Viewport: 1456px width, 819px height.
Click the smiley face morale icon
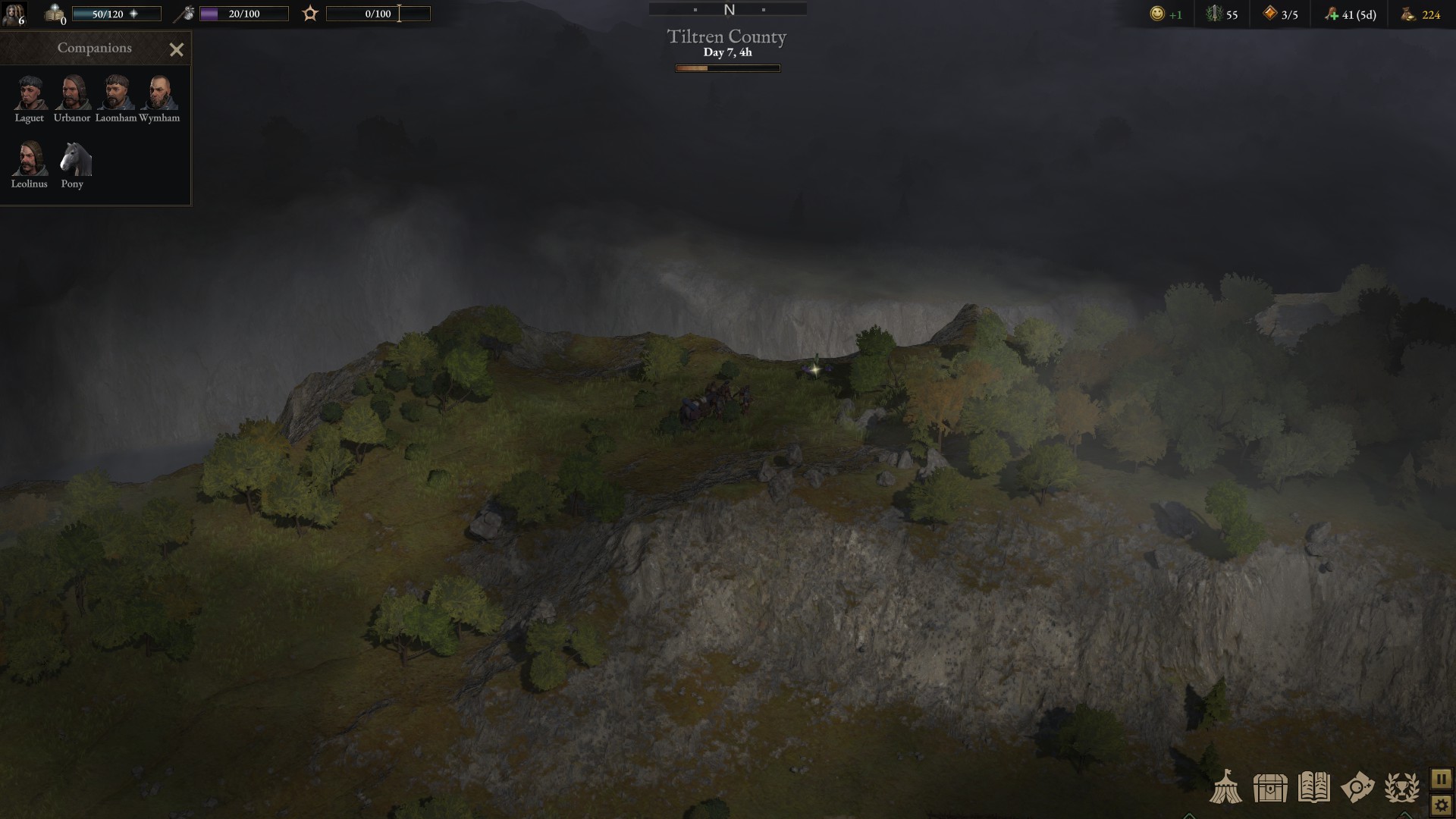pyautogui.click(x=1157, y=14)
